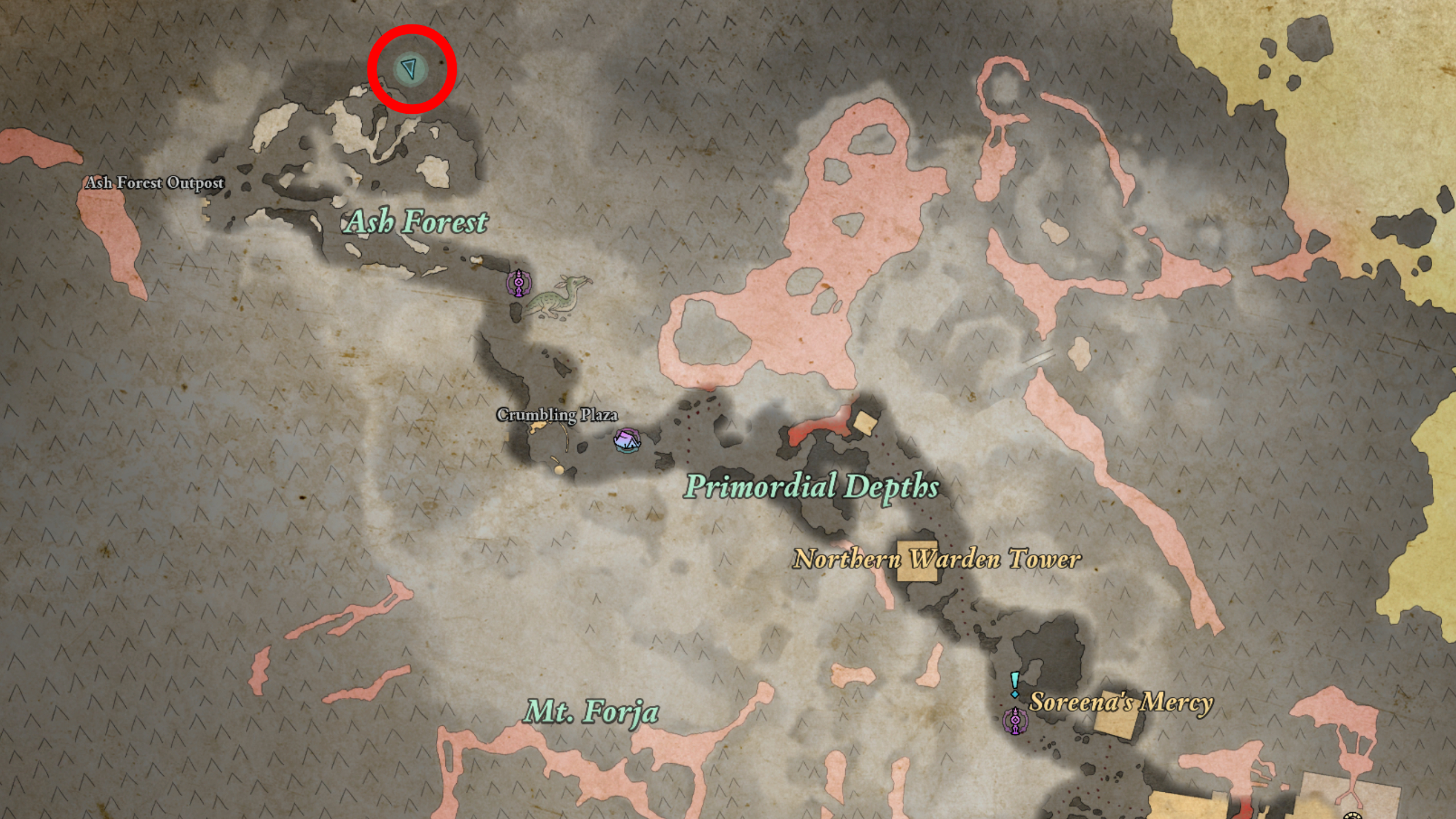Click the Northern Warden Tower map label
This screenshot has width=1456, height=819.
pos(937,559)
